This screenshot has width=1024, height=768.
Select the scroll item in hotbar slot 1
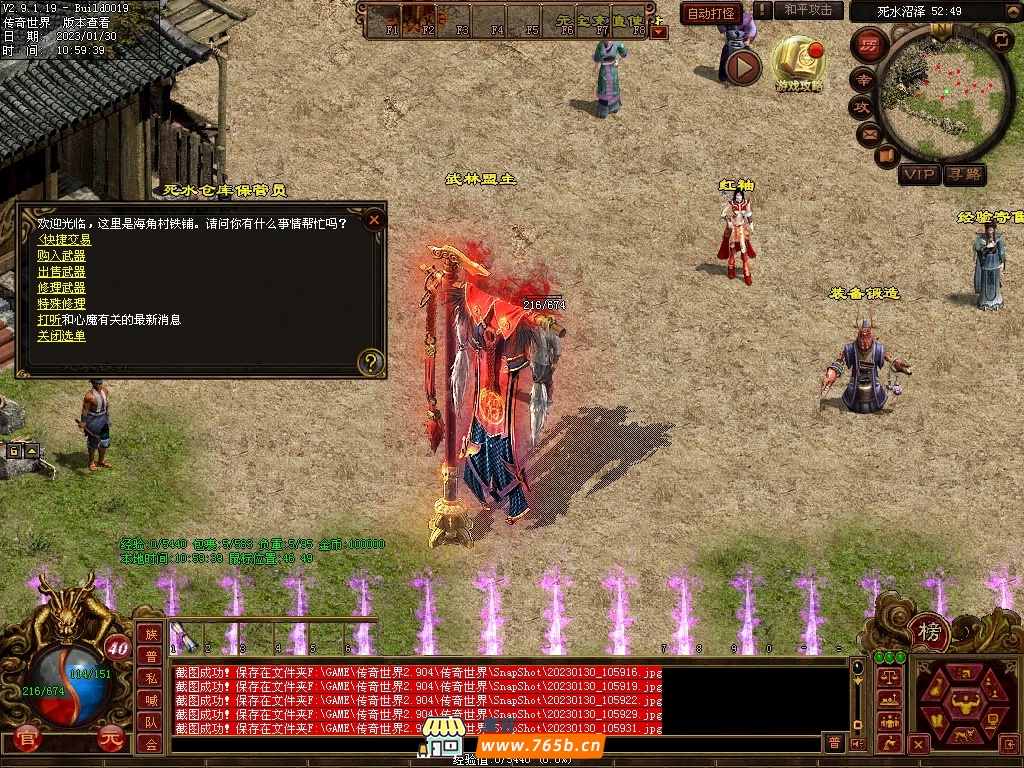click(183, 636)
